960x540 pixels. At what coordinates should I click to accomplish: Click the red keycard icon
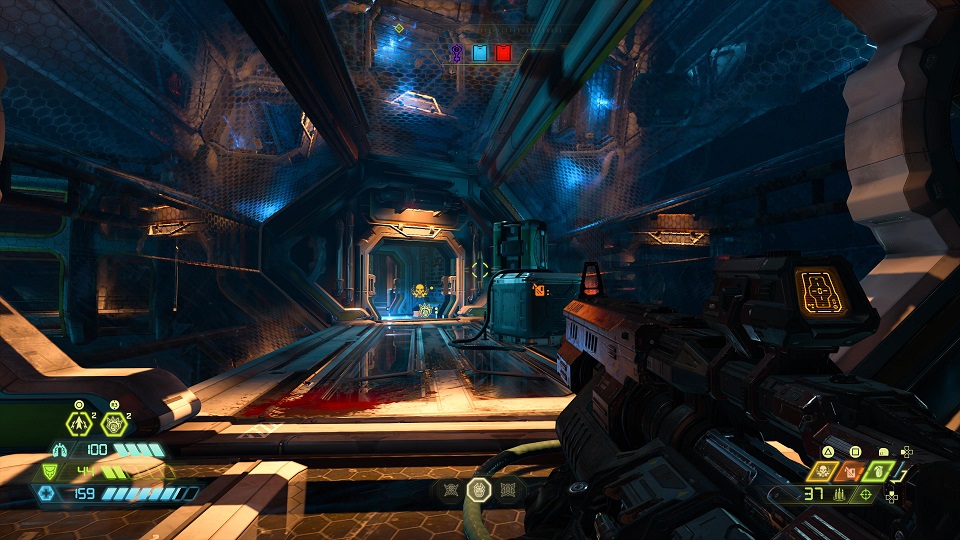504,52
